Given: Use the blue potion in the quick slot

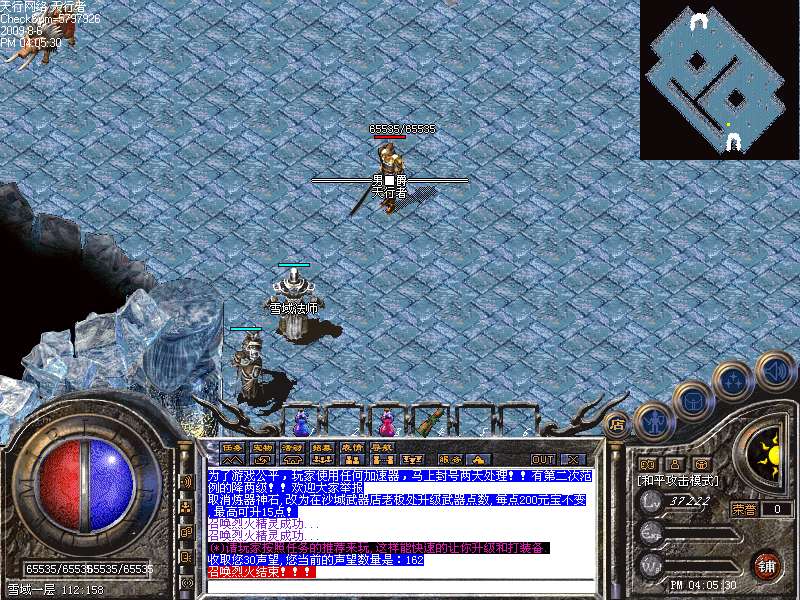Looking at the screenshot, I should coord(301,420).
